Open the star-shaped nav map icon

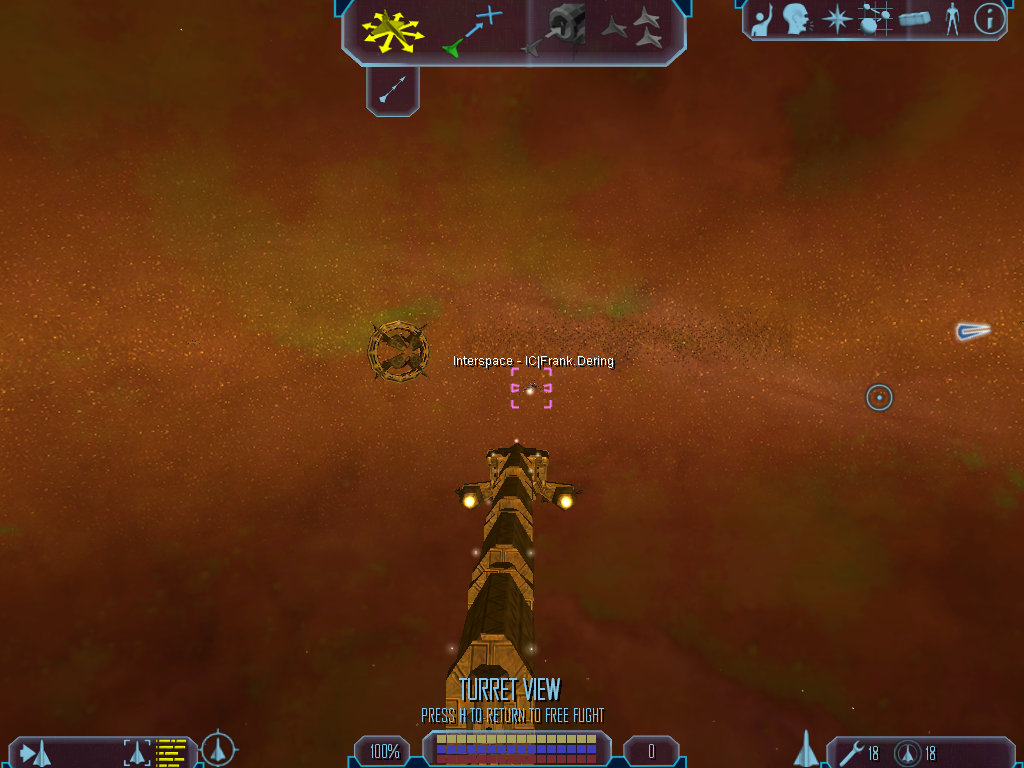point(836,19)
